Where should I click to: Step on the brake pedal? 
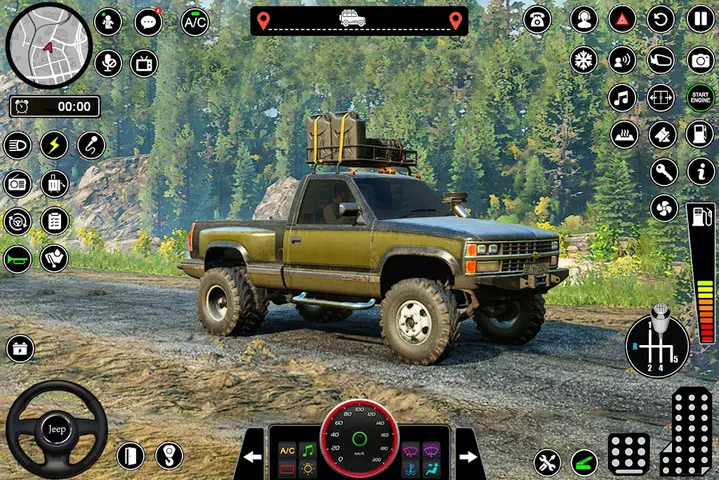pyautogui.click(x=628, y=453)
